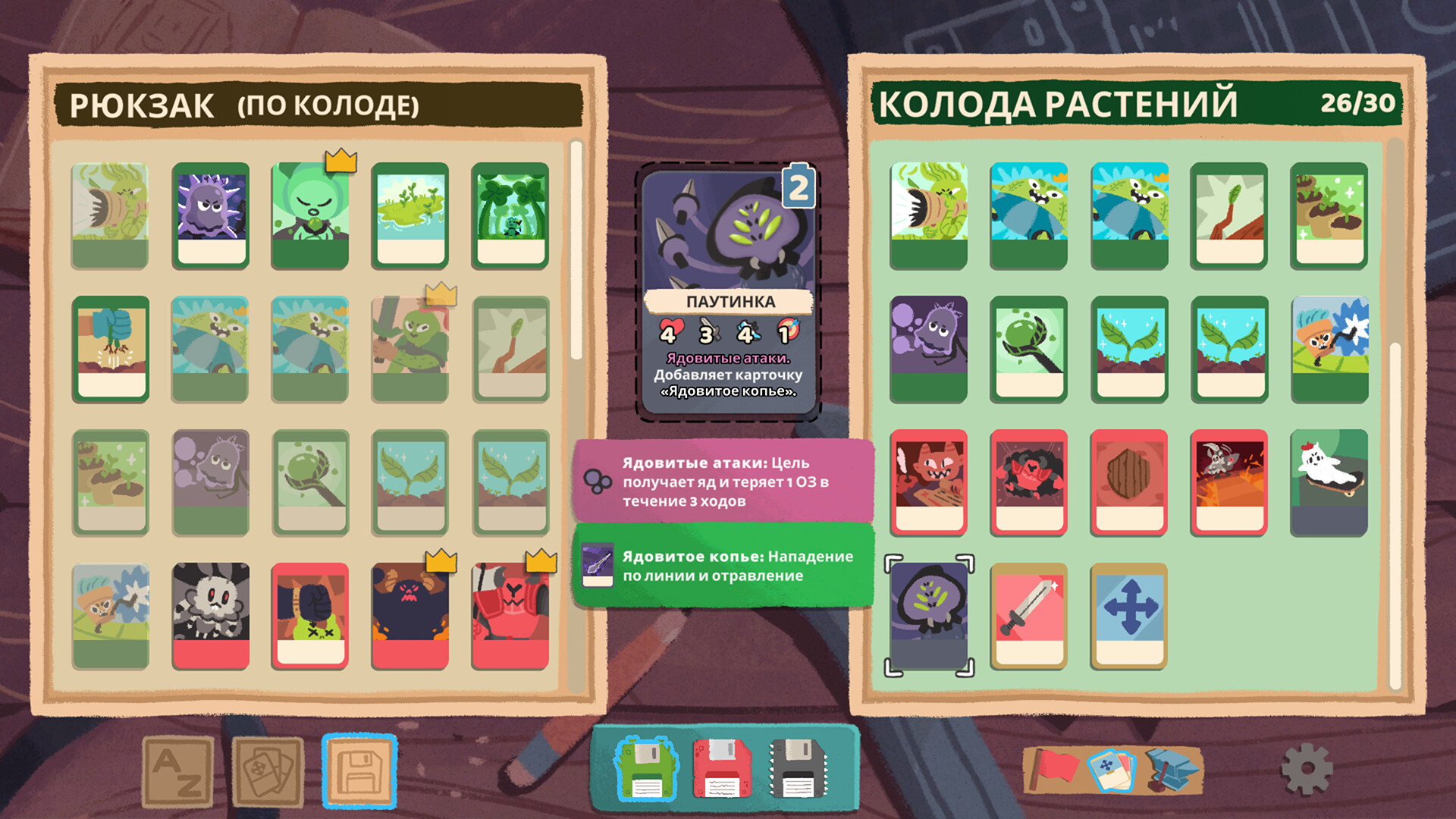Choose the green floppy disk deck slot
1456x819 pixels.
click(647, 769)
